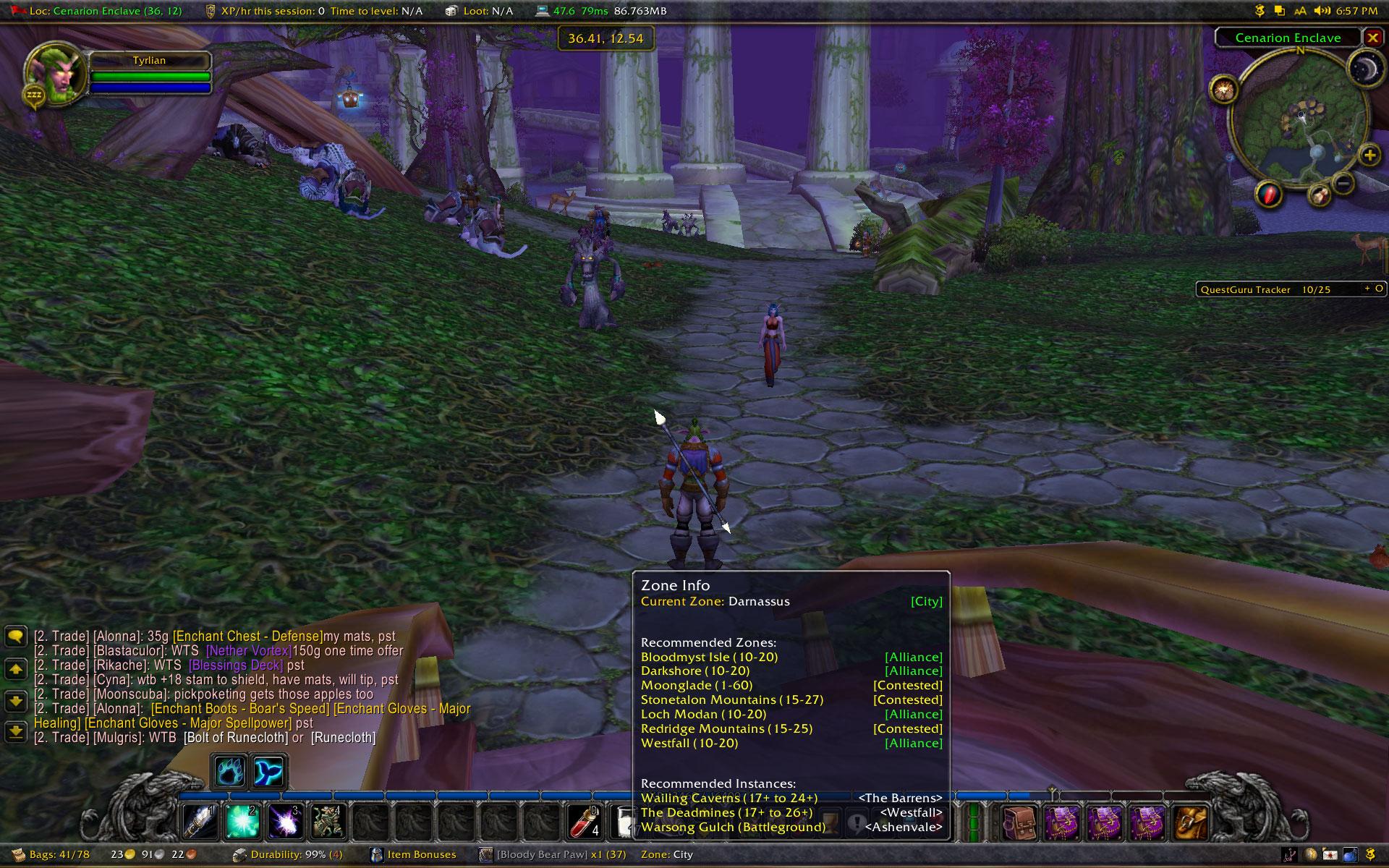Click the red gem minimap button
This screenshot has height=868, width=1389.
click(x=1269, y=194)
